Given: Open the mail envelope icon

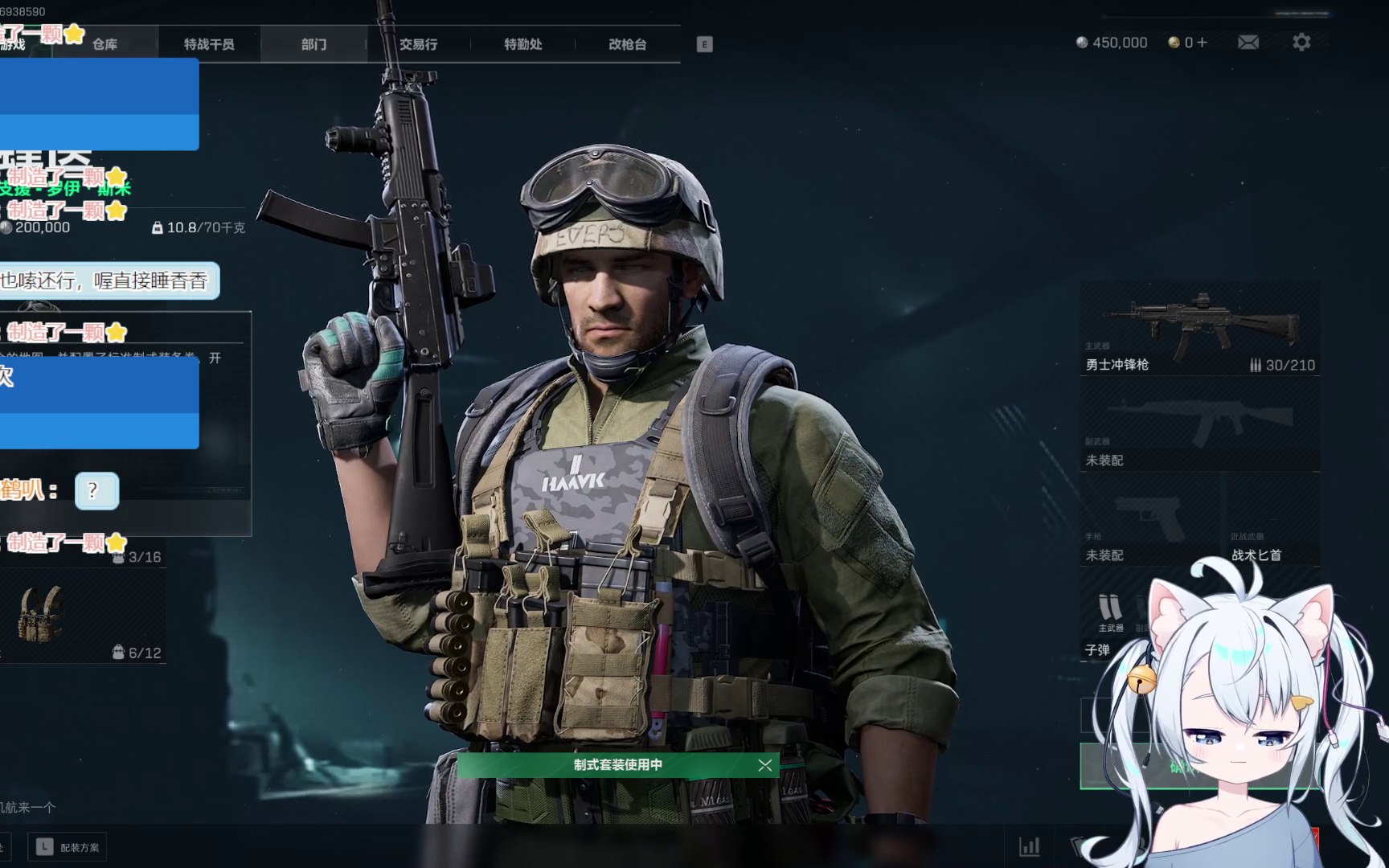Looking at the screenshot, I should 1248,43.
